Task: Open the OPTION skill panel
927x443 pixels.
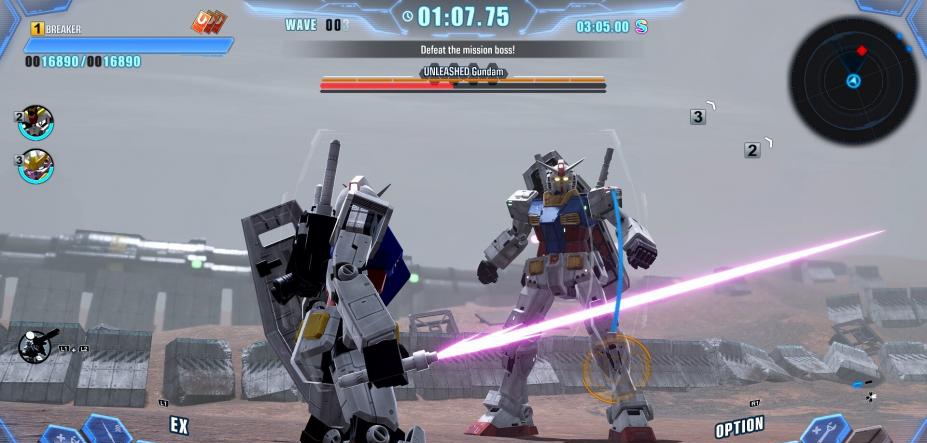Action: [x=740, y=427]
